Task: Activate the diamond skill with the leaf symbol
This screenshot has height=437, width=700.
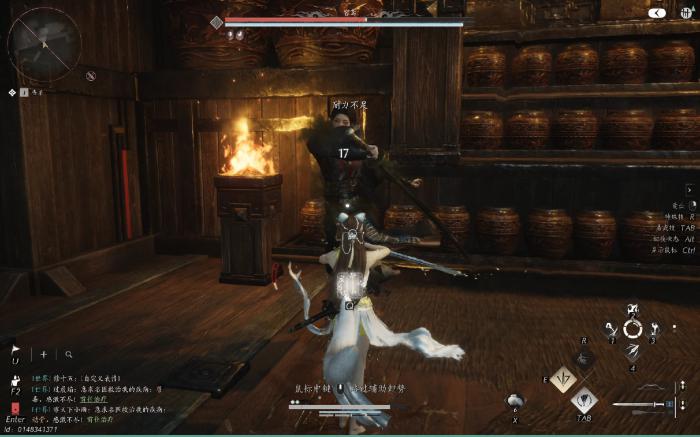Action: click(x=562, y=379)
